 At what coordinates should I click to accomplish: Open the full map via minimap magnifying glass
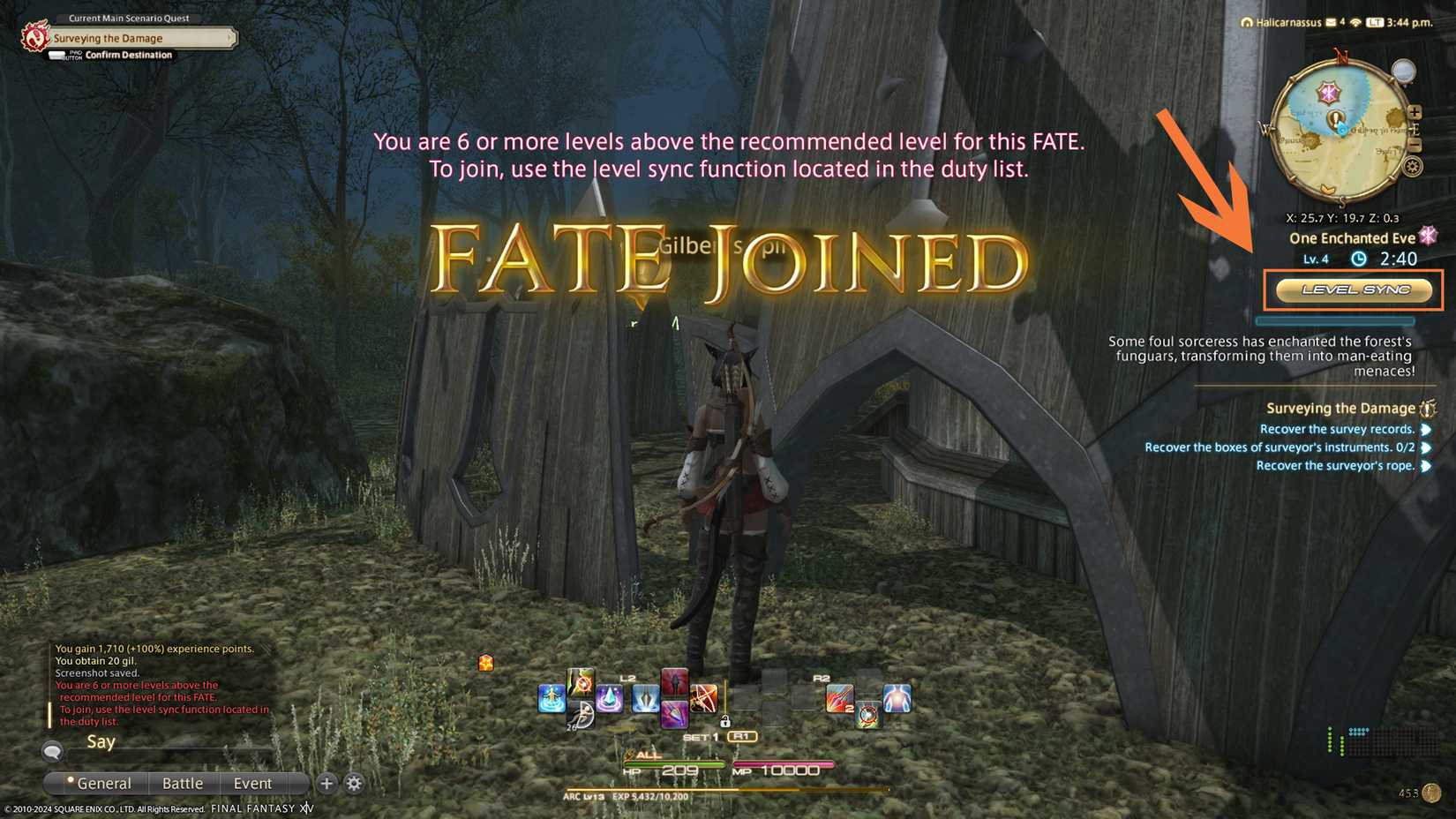pyautogui.click(x=1404, y=72)
